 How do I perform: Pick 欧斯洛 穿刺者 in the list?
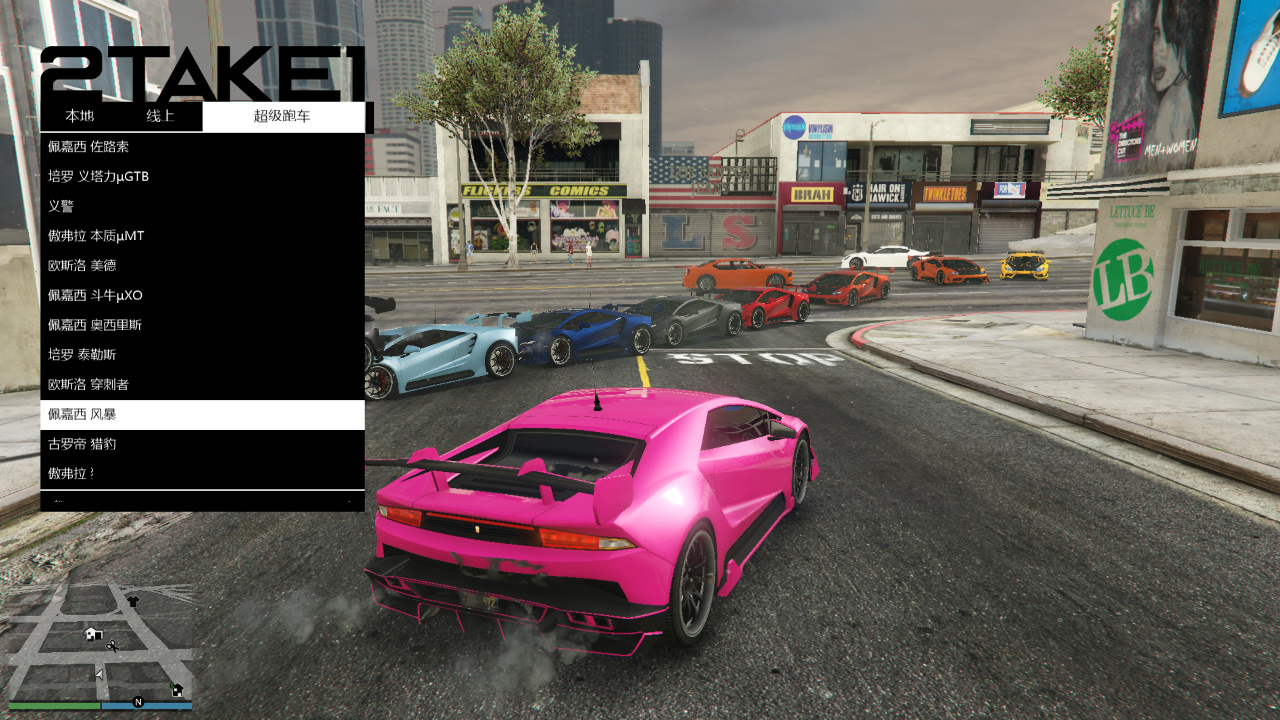pos(202,384)
